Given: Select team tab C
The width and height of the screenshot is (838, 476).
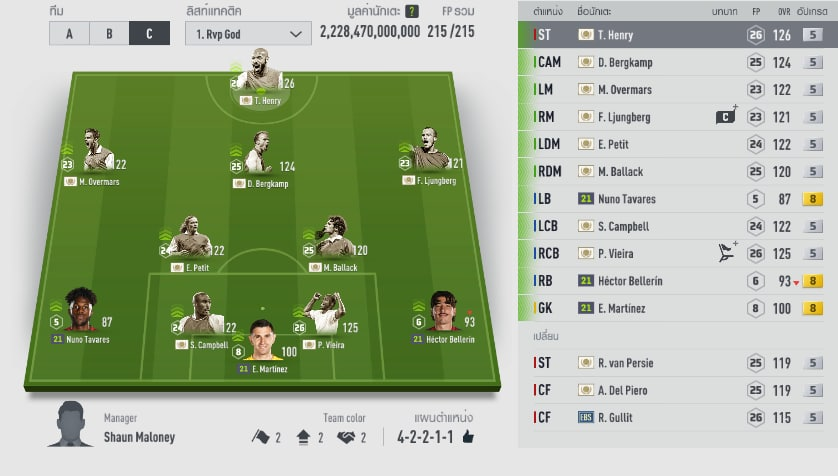Looking at the screenshot, I should (149, 33).
